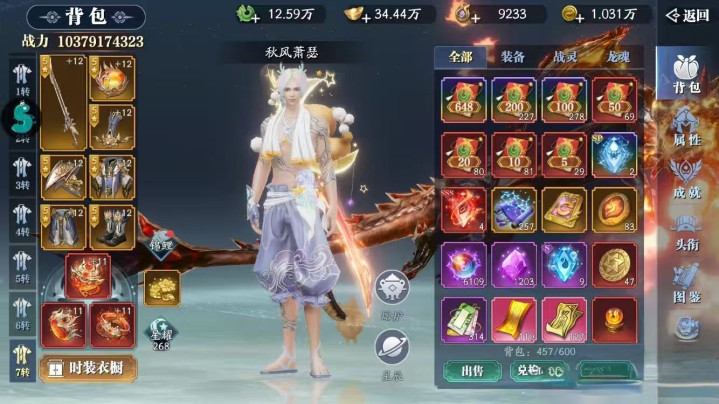Open the 属性 attributes panel
Screen dimensions: 719x404
point(687,128)
